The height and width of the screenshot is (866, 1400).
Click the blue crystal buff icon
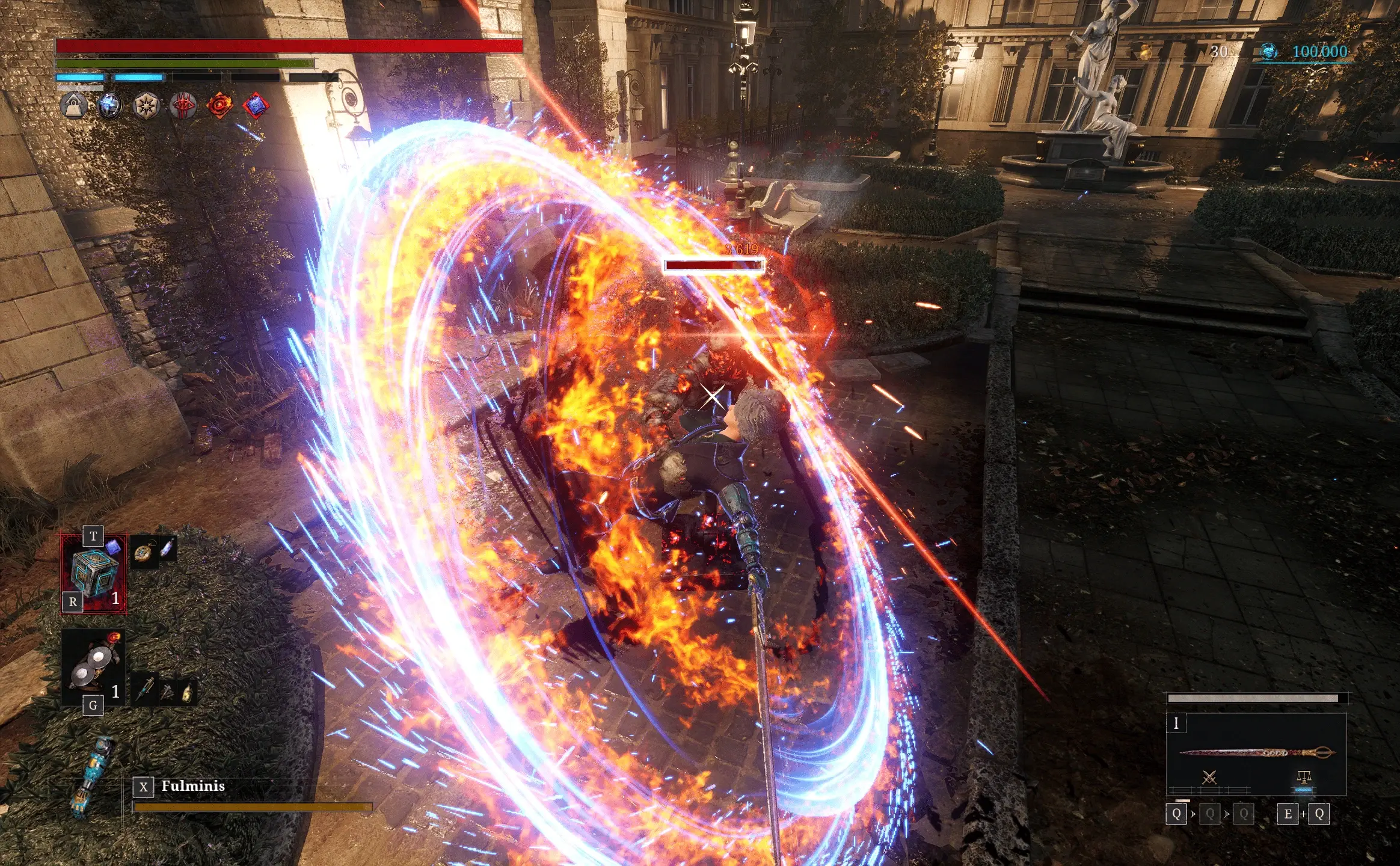pos(109,105)
